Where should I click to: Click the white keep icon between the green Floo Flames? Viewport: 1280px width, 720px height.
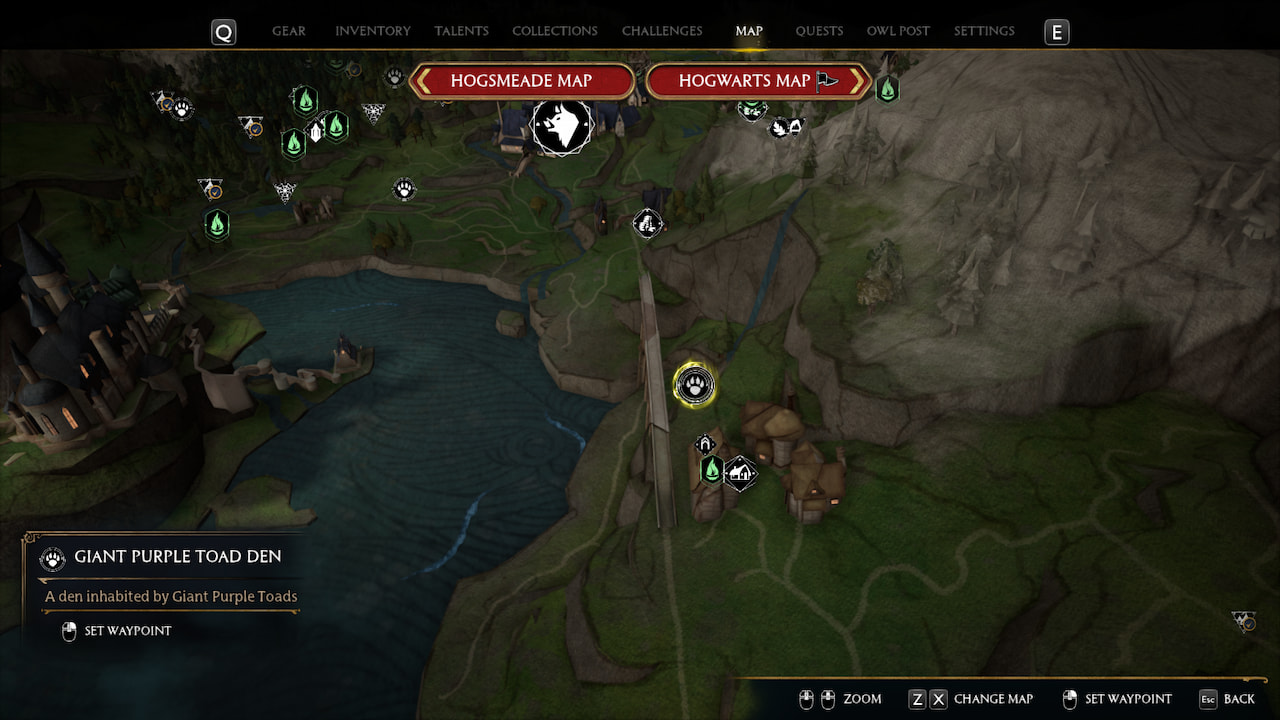[316, 132]
